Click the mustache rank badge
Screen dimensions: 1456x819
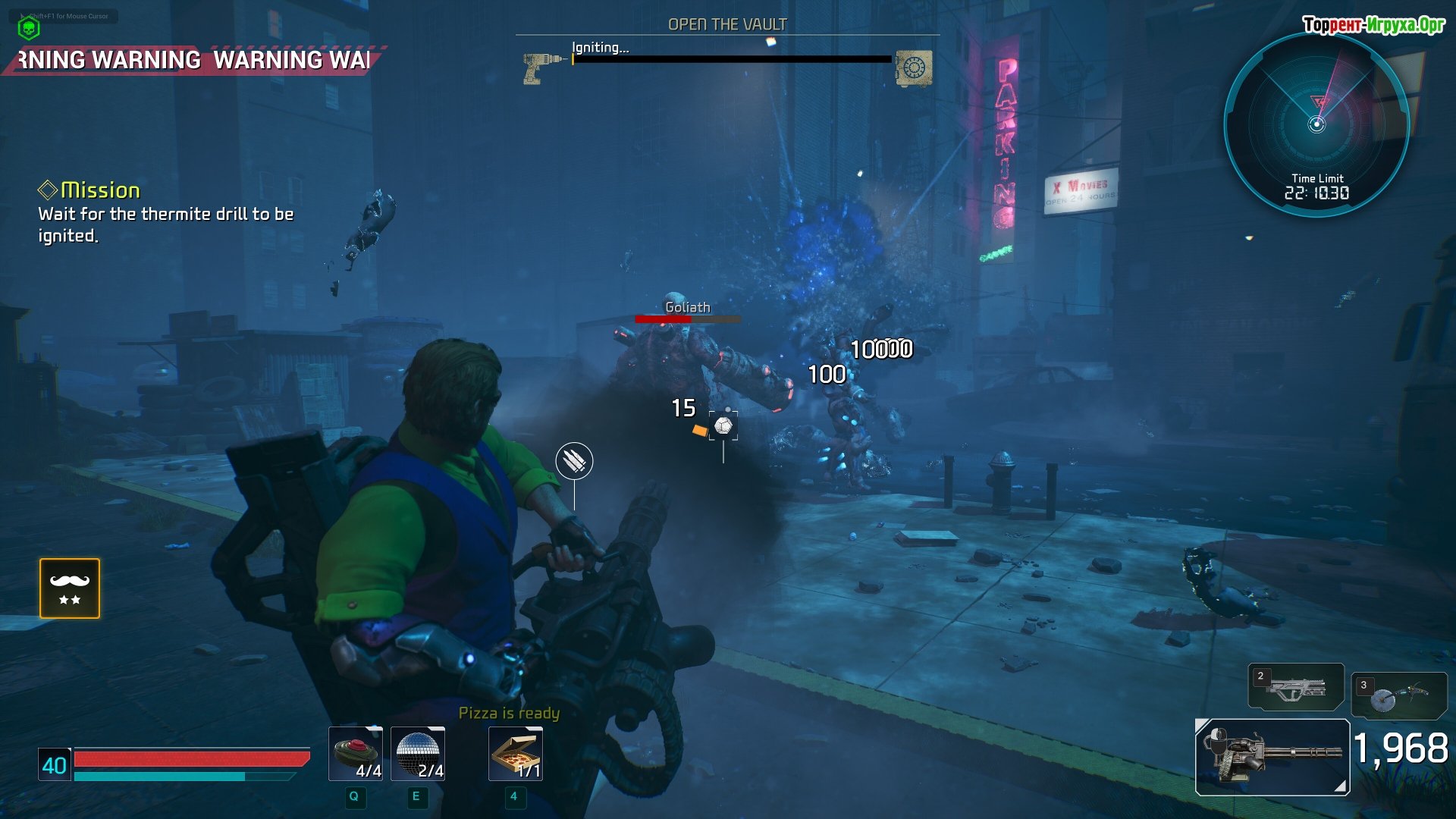click(70, 588)
